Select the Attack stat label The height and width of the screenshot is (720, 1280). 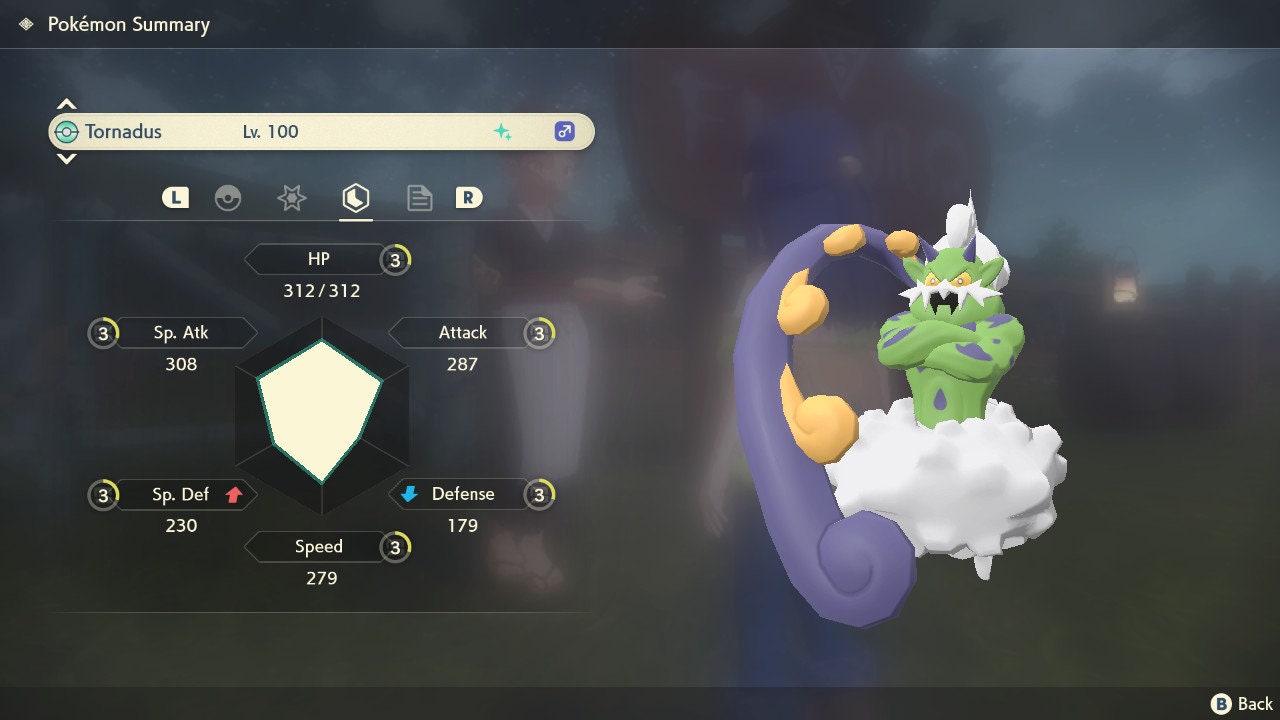point(462,332)
